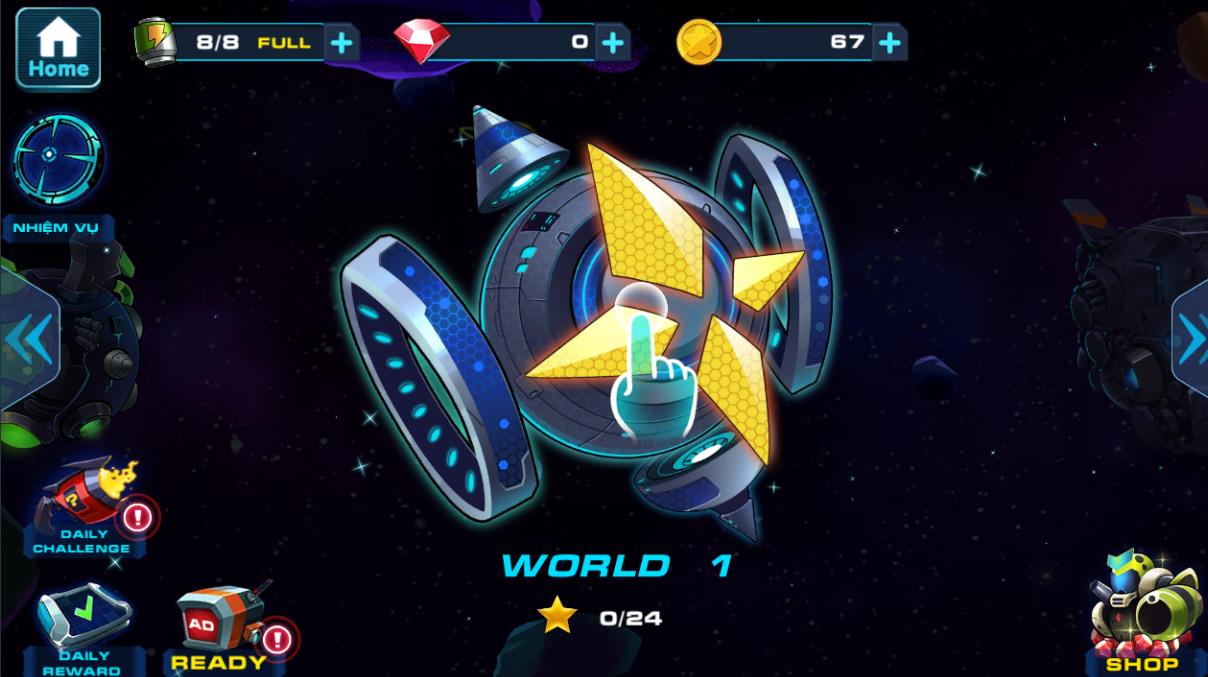Add gold coins with the plus button
Viewport: 1208px width, 677px height.
click(889, 43)
